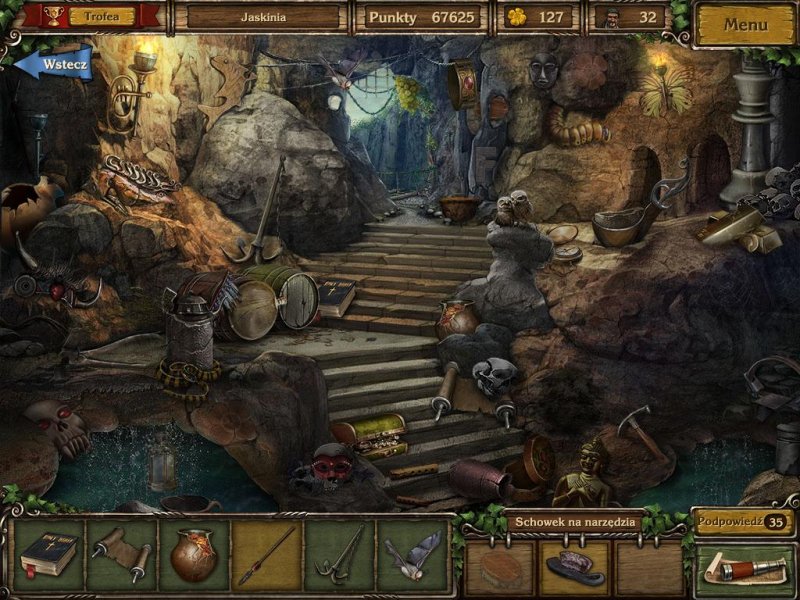Select the paper scroll item slot

click(x=121, y=555)
